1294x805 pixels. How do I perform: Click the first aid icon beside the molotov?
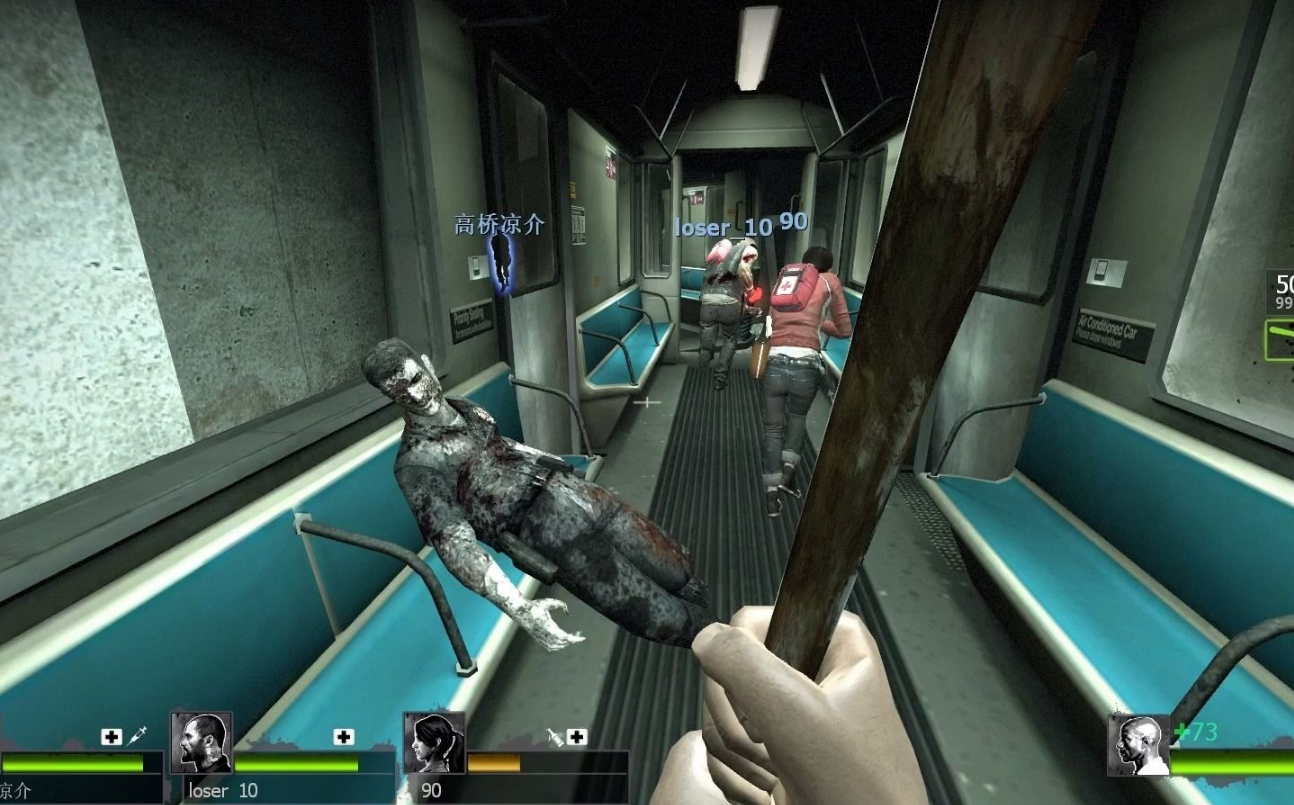click(x=577, y=737)
